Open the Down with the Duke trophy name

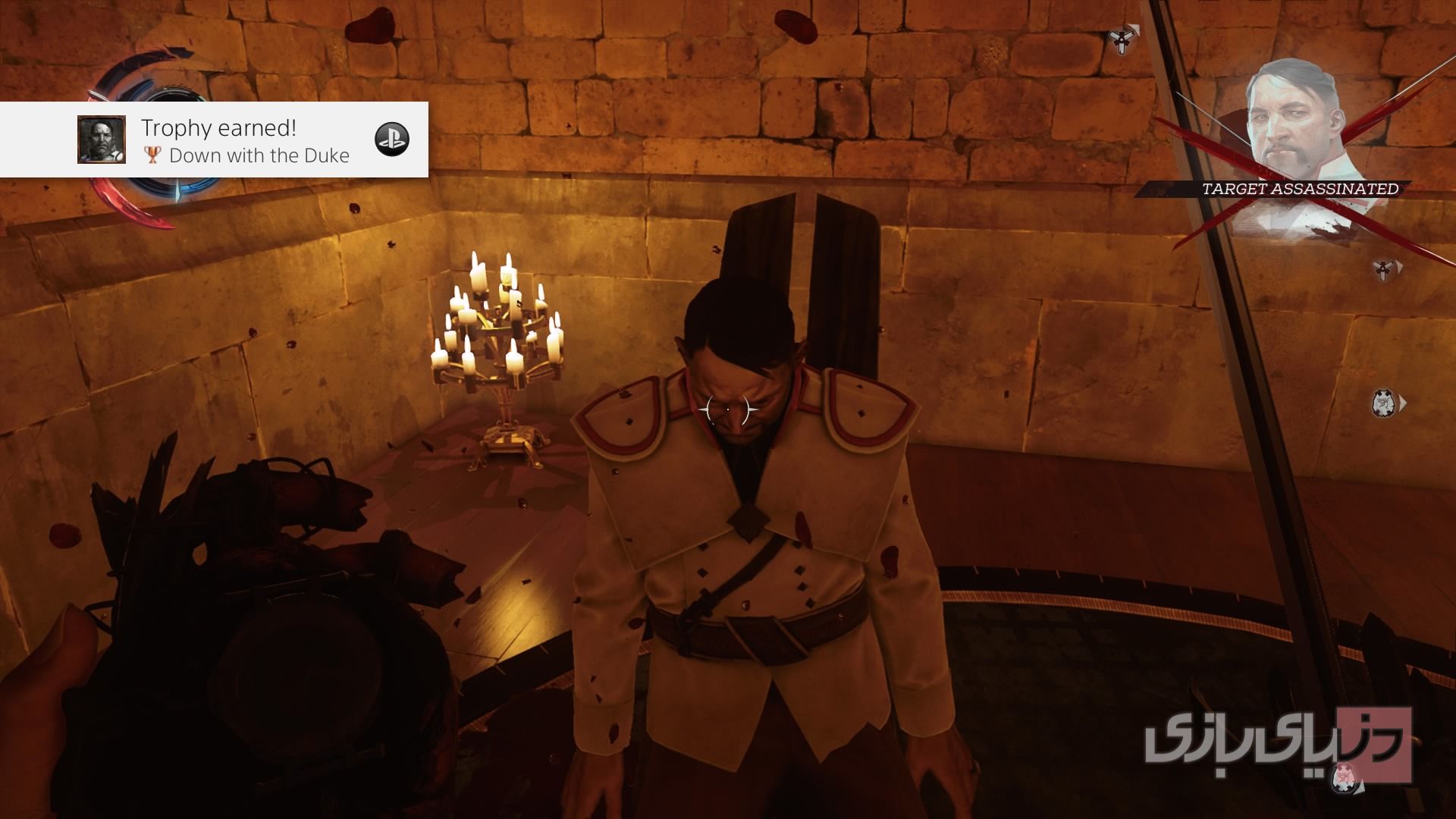259,155
